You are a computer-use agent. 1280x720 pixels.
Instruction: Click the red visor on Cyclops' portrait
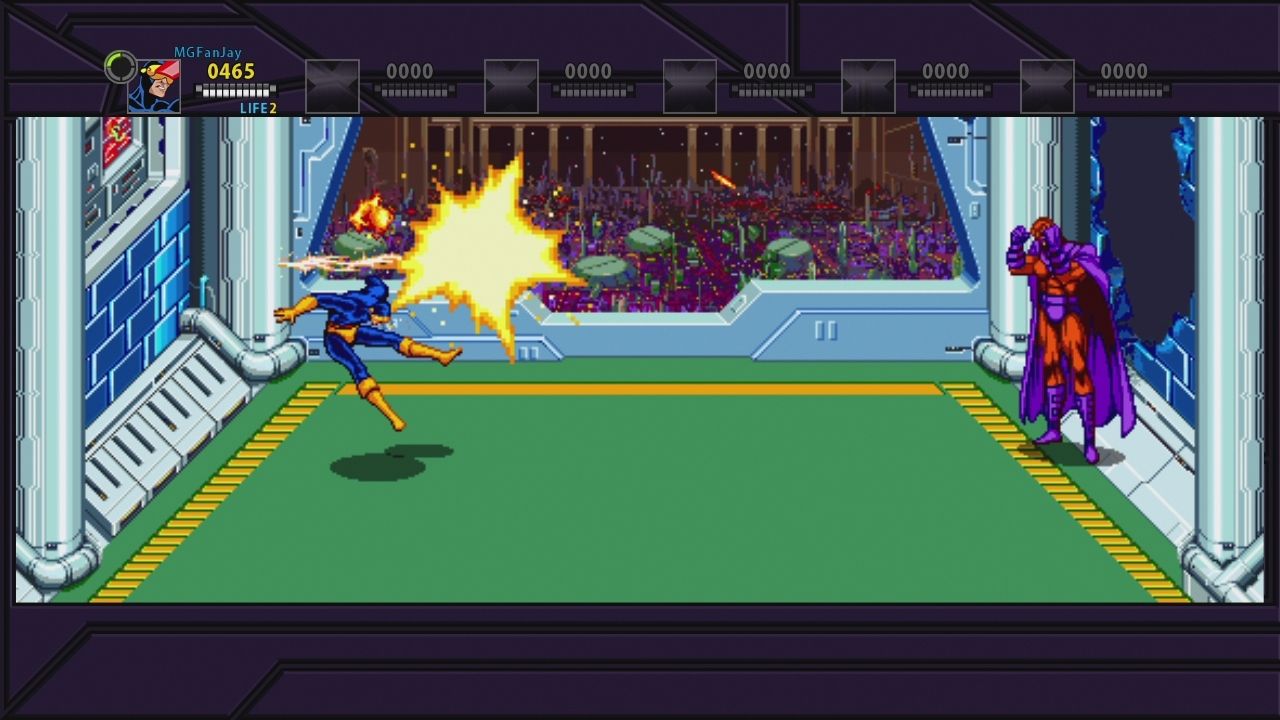pyautogui.click(x=168, y=68)
